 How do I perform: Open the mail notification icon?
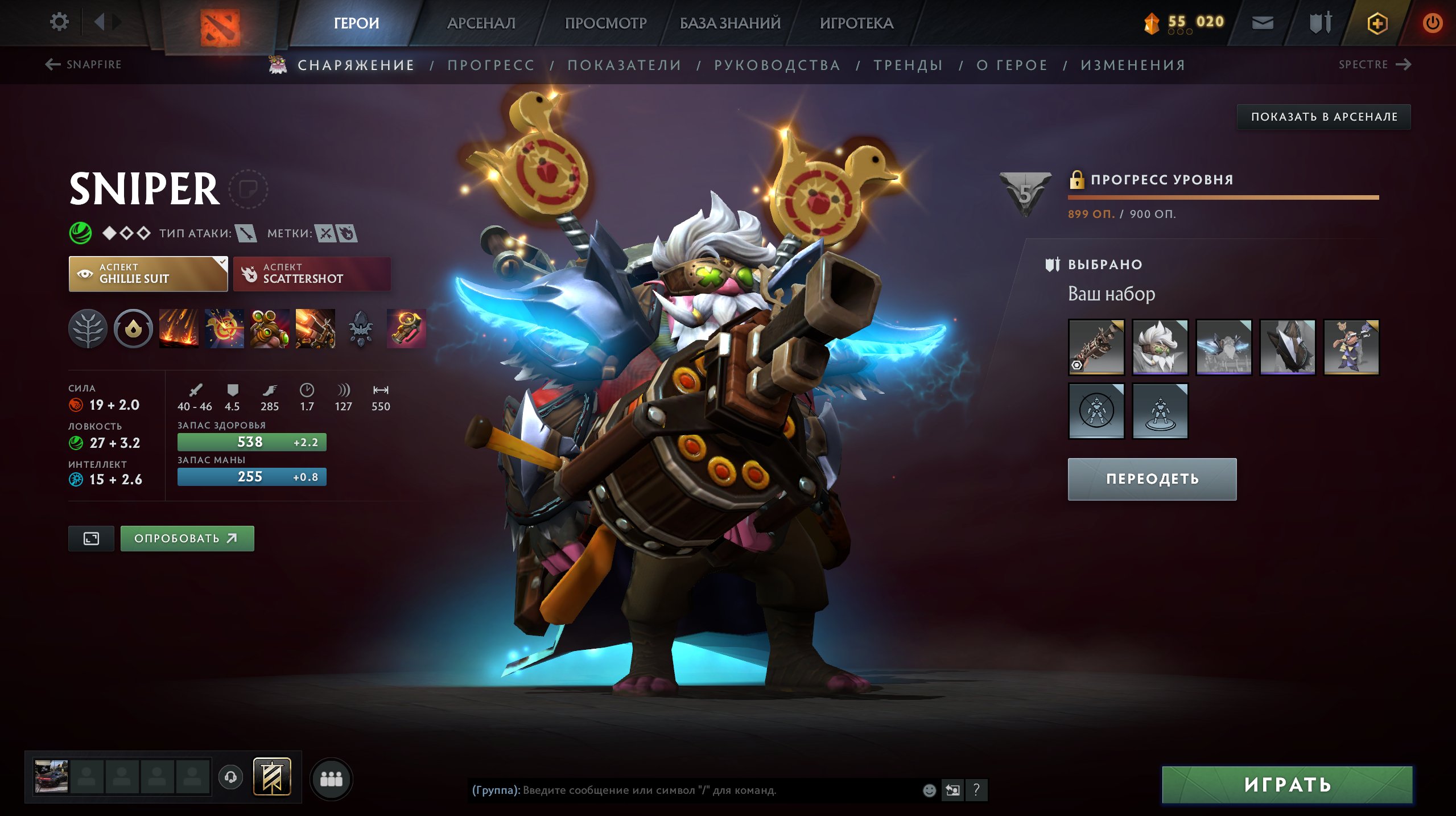(x=1262, y=23)
